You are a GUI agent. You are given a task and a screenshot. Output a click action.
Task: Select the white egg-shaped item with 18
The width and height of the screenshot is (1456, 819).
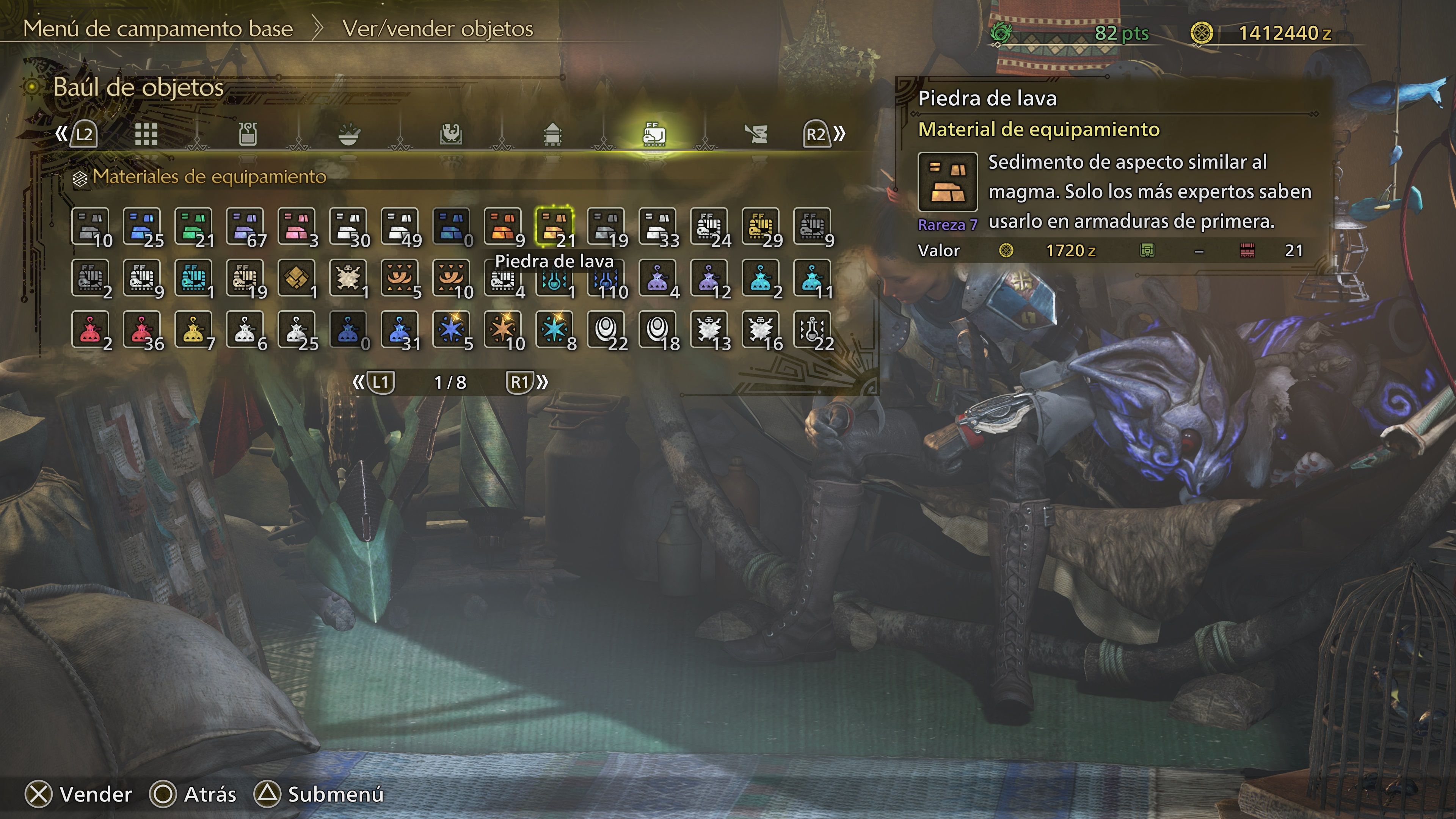pos(657,329)
